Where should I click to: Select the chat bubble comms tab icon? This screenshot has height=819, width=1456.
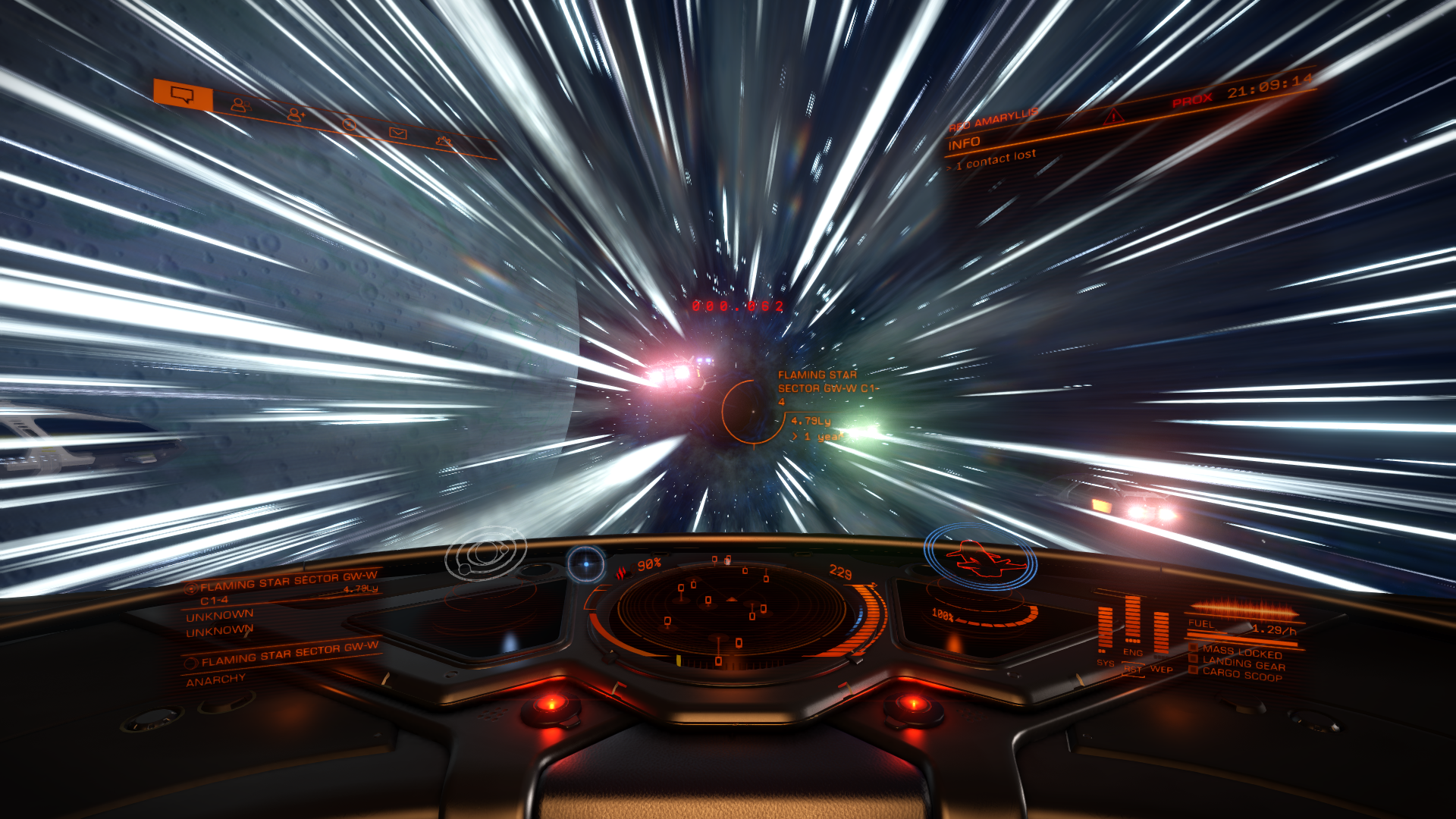pos(182,96)
